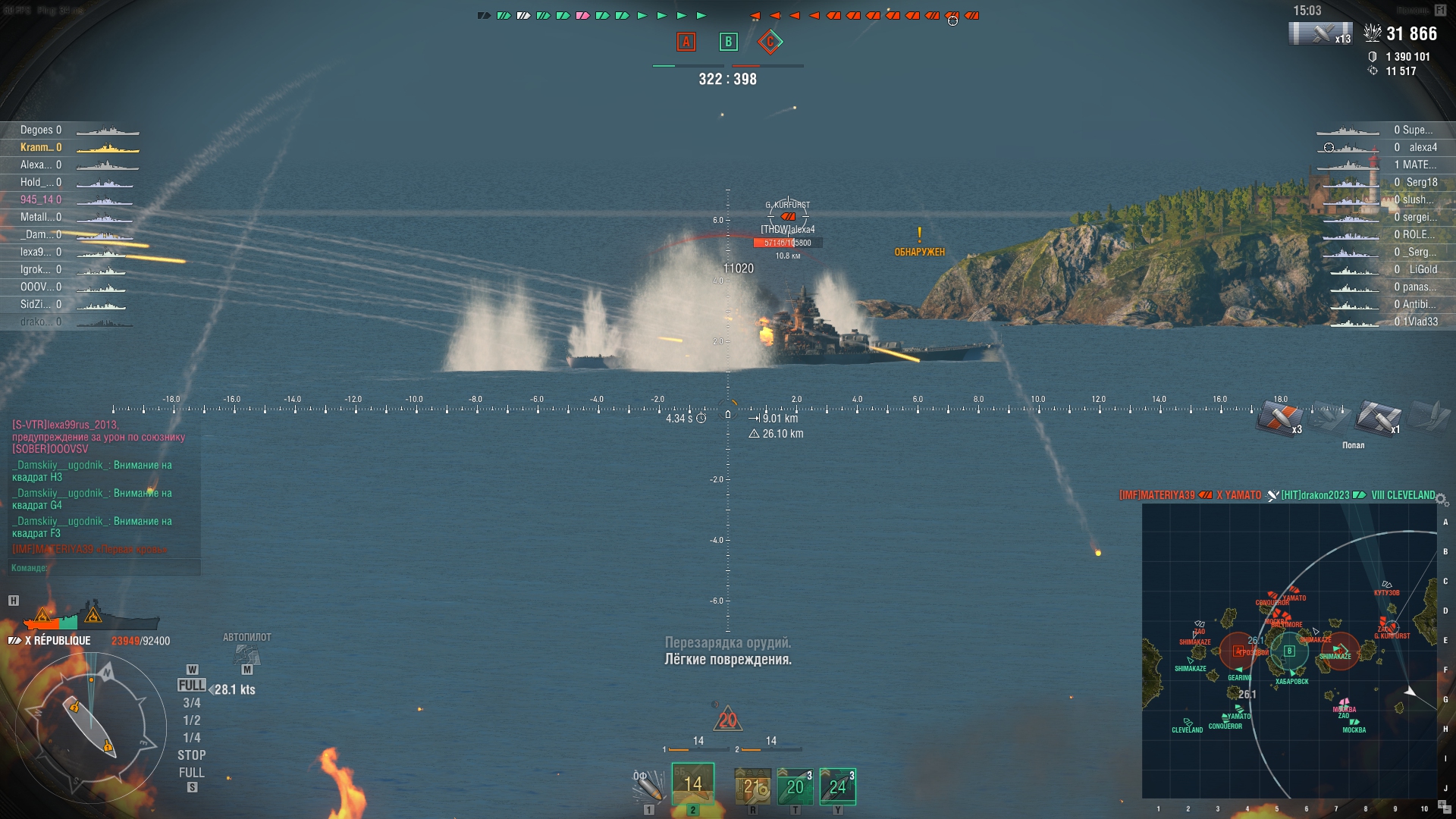Screen dimensions: 1456x819
Task: Use the consumable showing 24 seconds
Action: pos(837,786)
